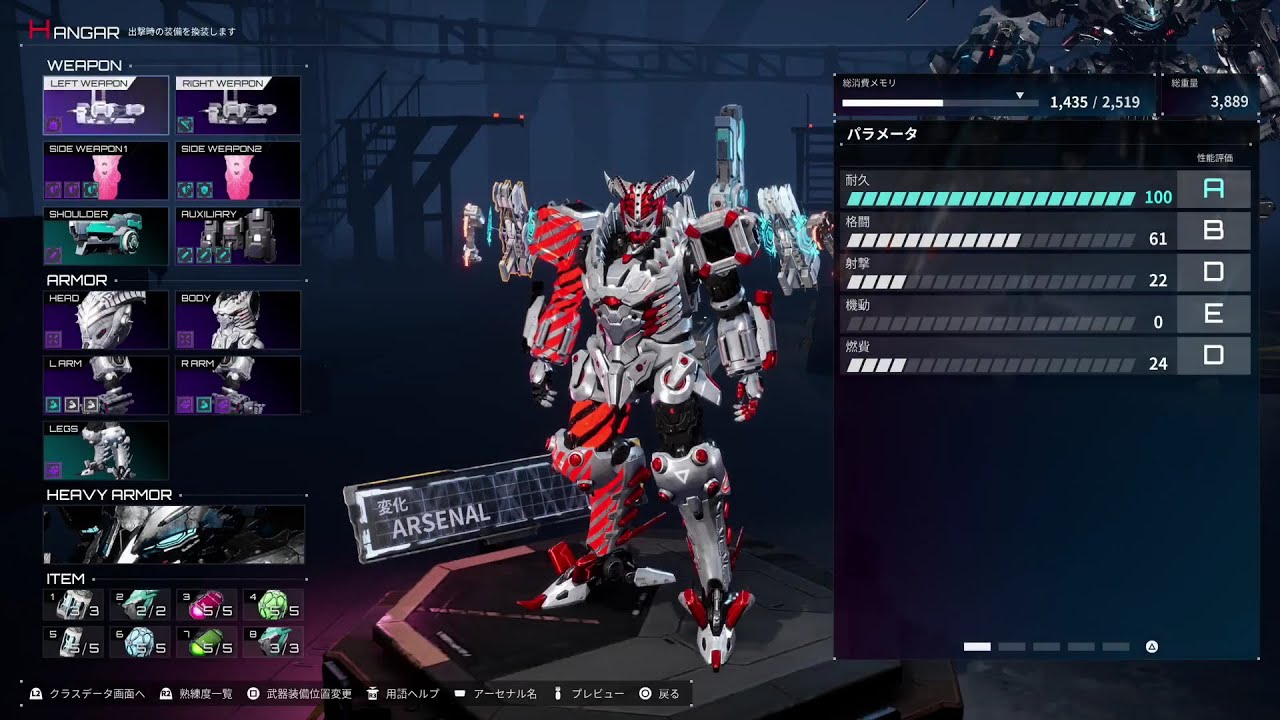
Task: Pick item slot 4 with the green sphere
Action: (273, 605)
